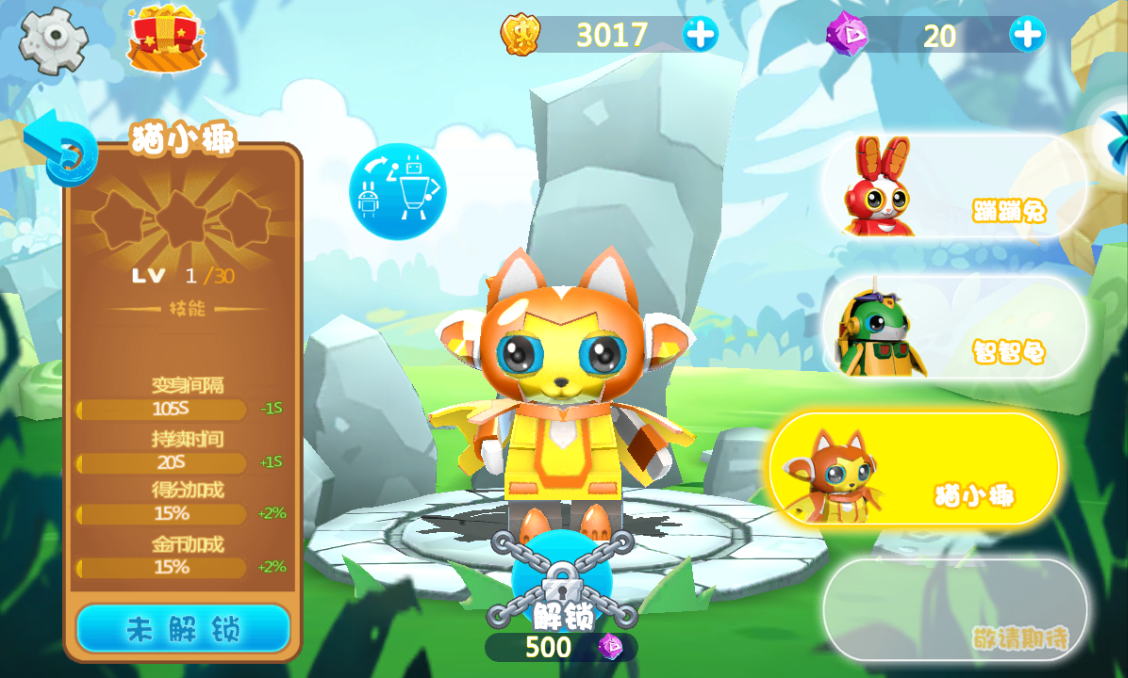Add more purple gems with plus button

tap(1027, 35)
